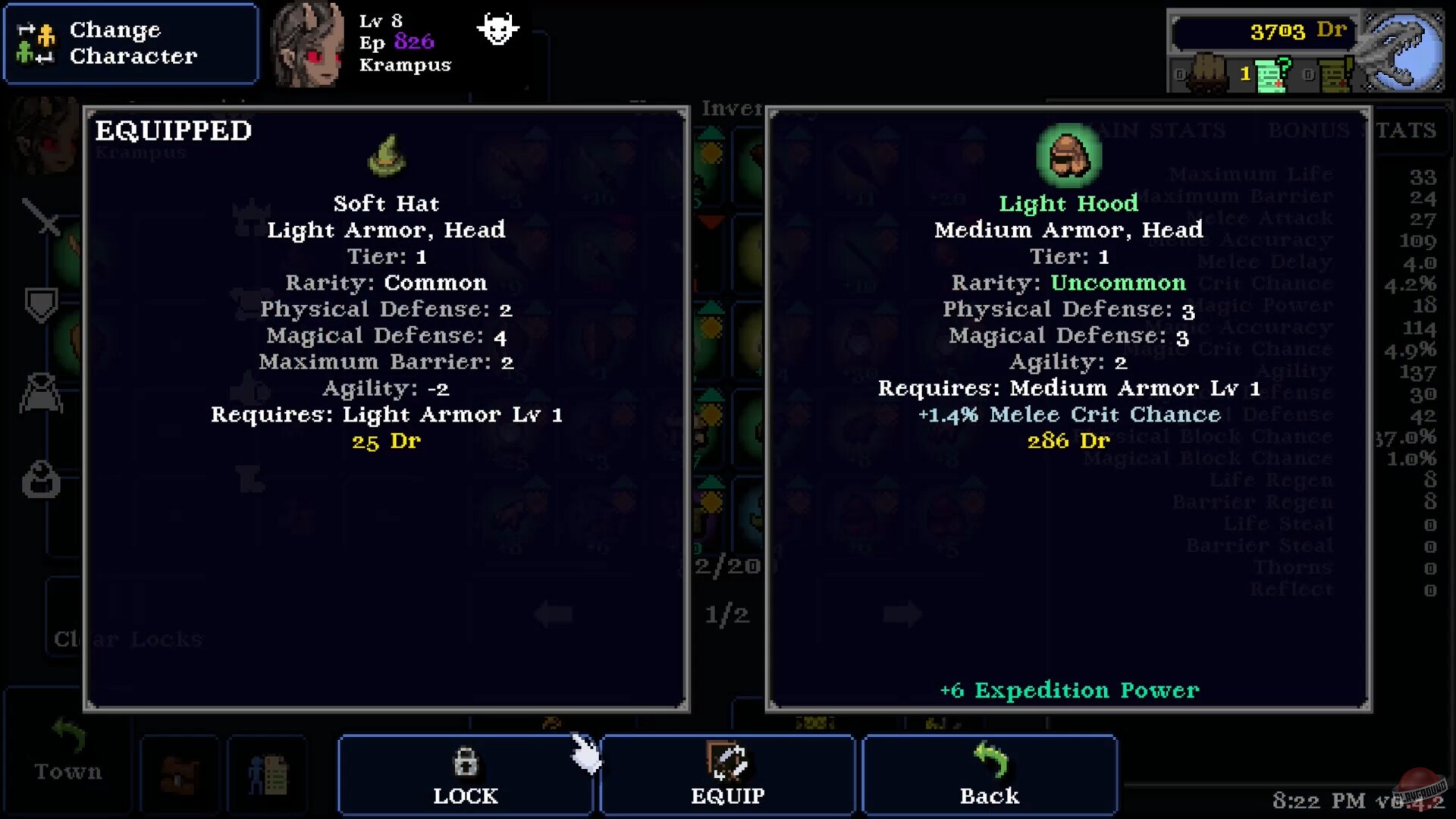Click the Change Character button
The image size is (1456, 819).
pos(130,42)
